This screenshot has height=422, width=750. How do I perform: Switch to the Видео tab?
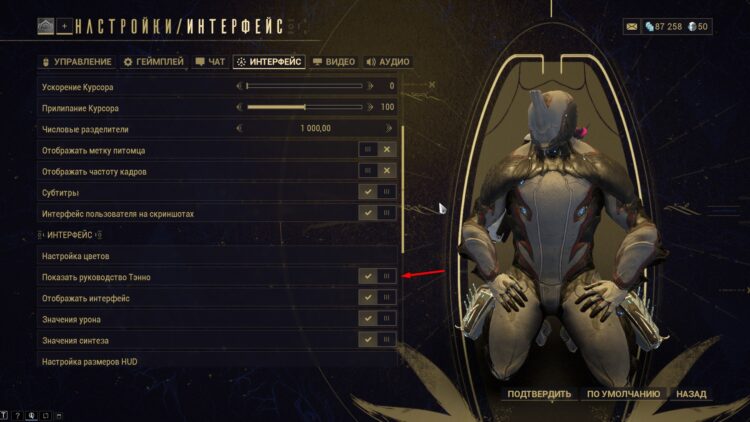coord(334,62)
